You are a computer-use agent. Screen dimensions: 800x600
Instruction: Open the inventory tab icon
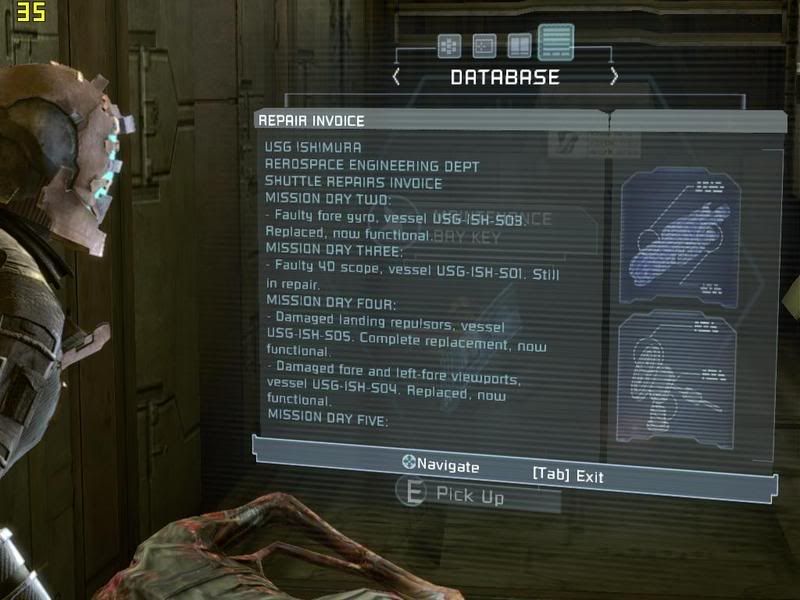pyautogui.click(x=449, y=46)
